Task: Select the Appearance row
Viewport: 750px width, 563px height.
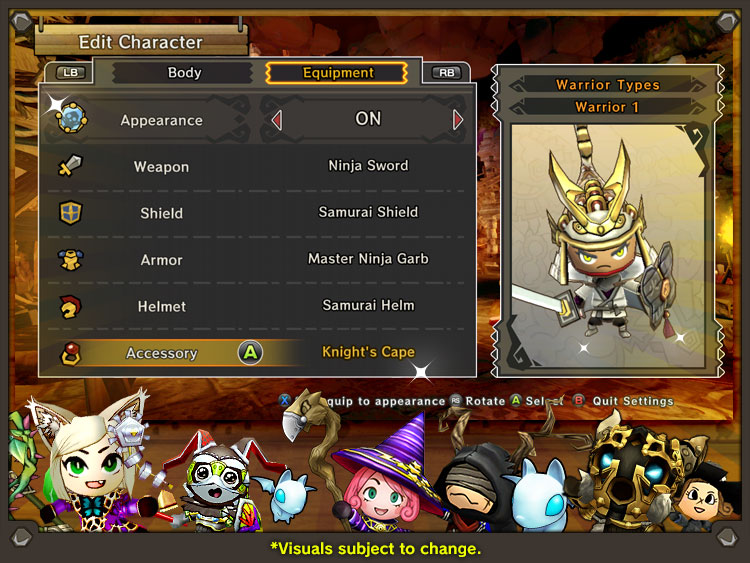Action: coord(161,120)
